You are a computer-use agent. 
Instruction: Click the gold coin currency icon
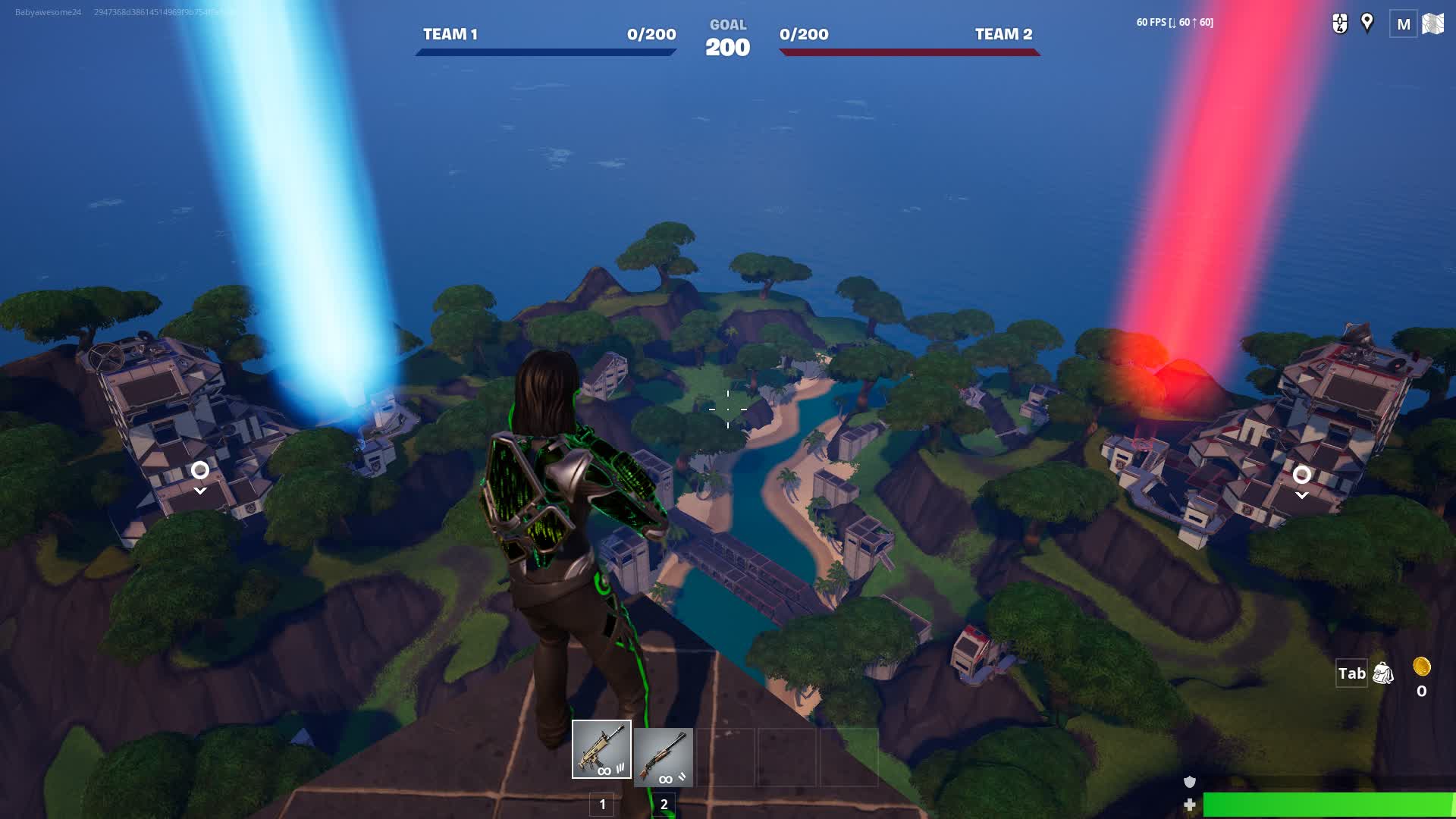1422,667
